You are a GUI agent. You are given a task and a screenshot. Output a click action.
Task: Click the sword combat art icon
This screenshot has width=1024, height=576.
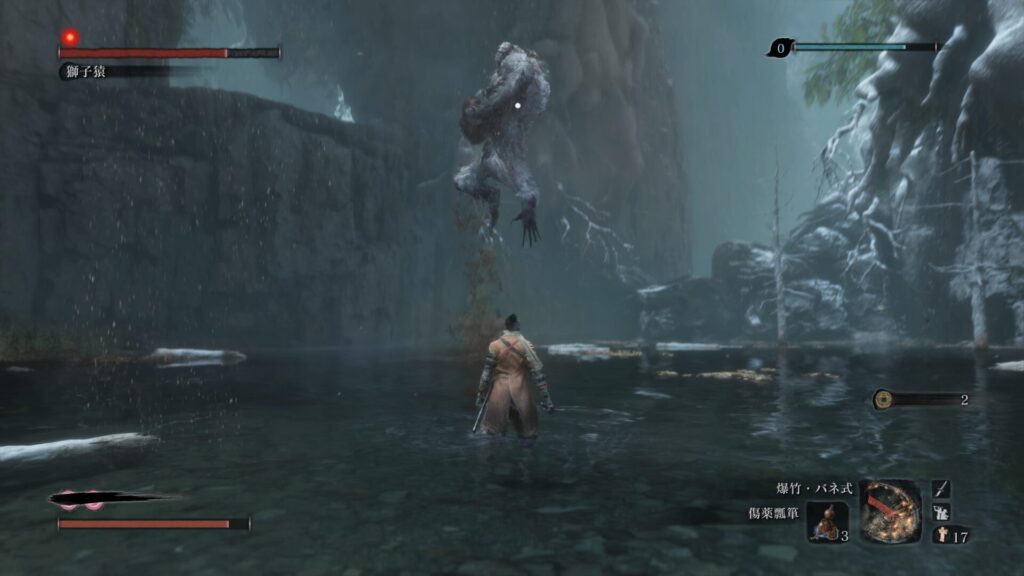coord(941,489)
